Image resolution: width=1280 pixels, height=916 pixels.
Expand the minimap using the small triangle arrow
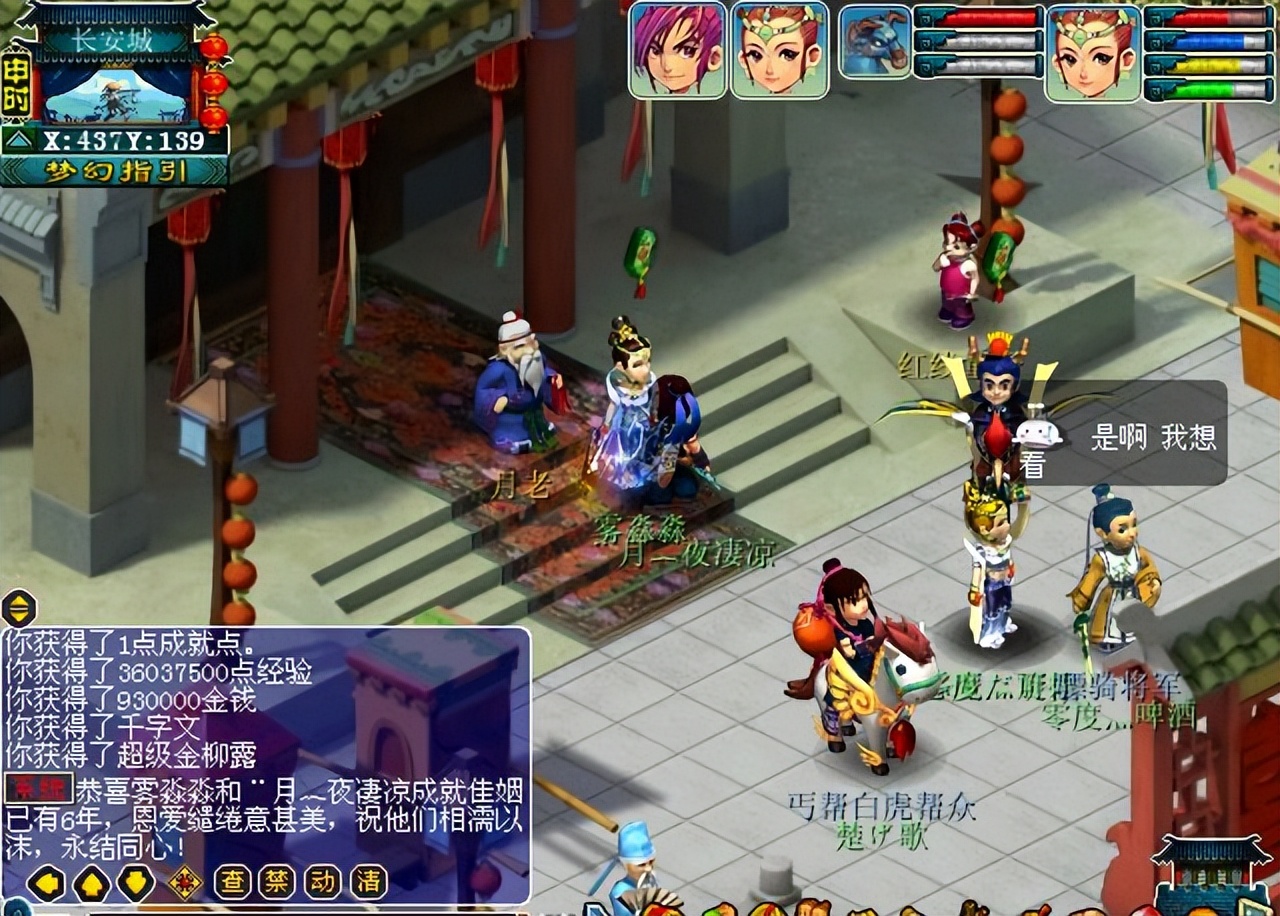(19, 140)
